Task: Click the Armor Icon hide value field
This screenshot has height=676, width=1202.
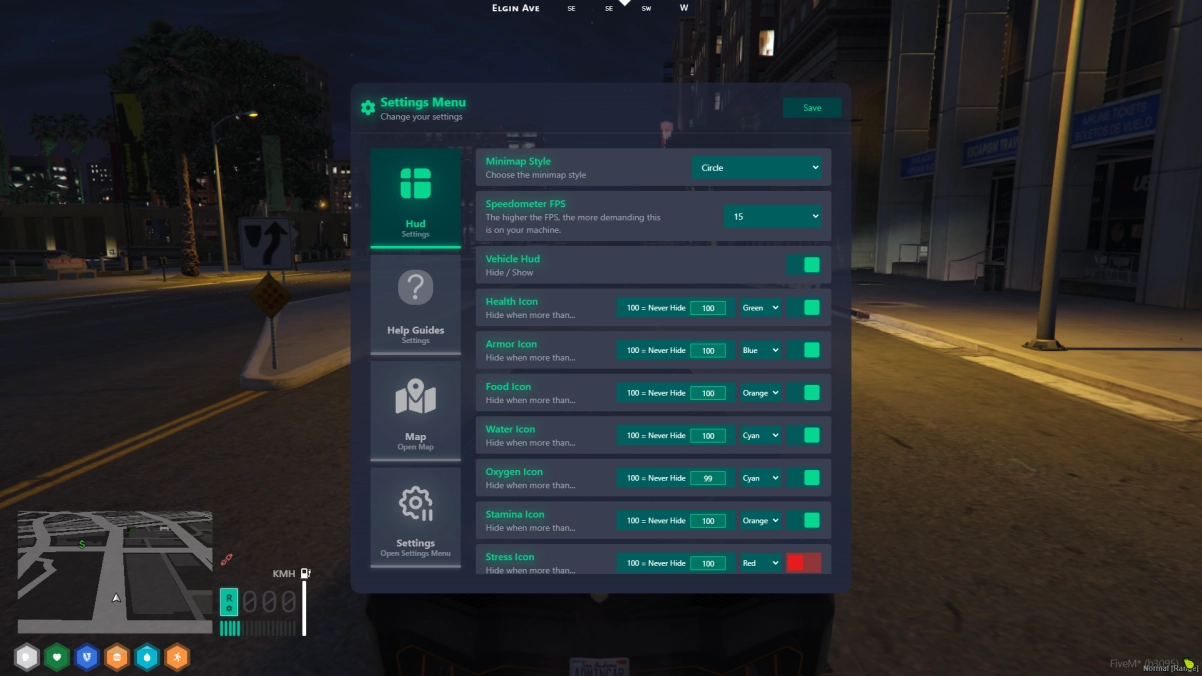Action: [708, 351]
